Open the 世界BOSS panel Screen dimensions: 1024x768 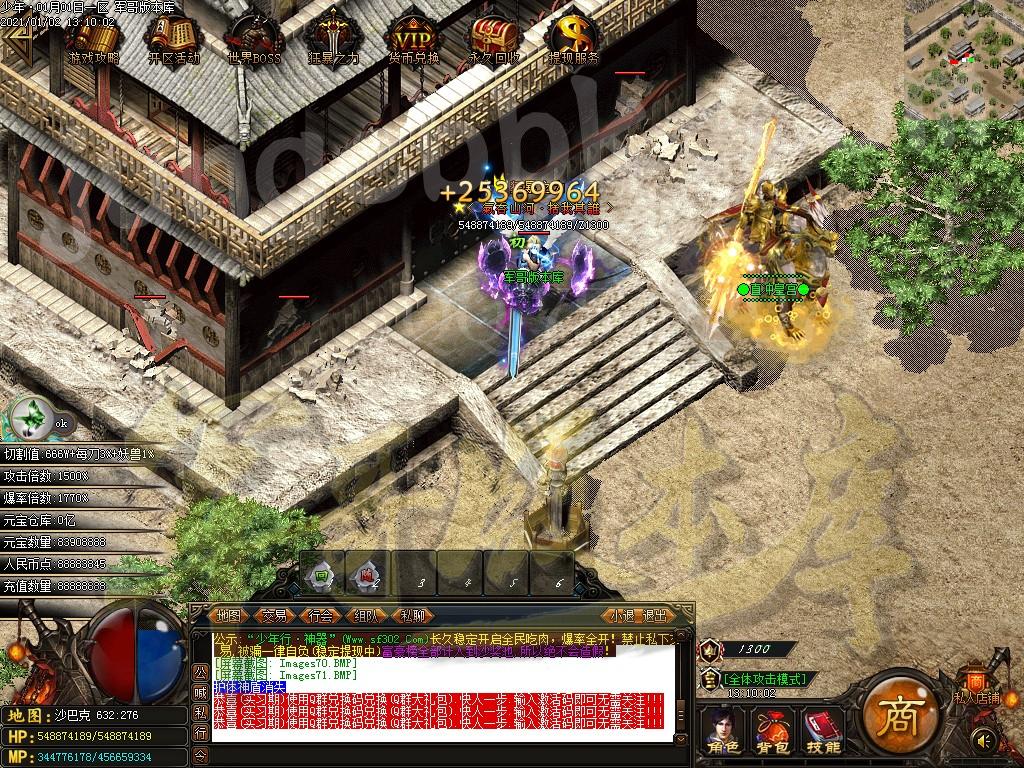[254, 40]
